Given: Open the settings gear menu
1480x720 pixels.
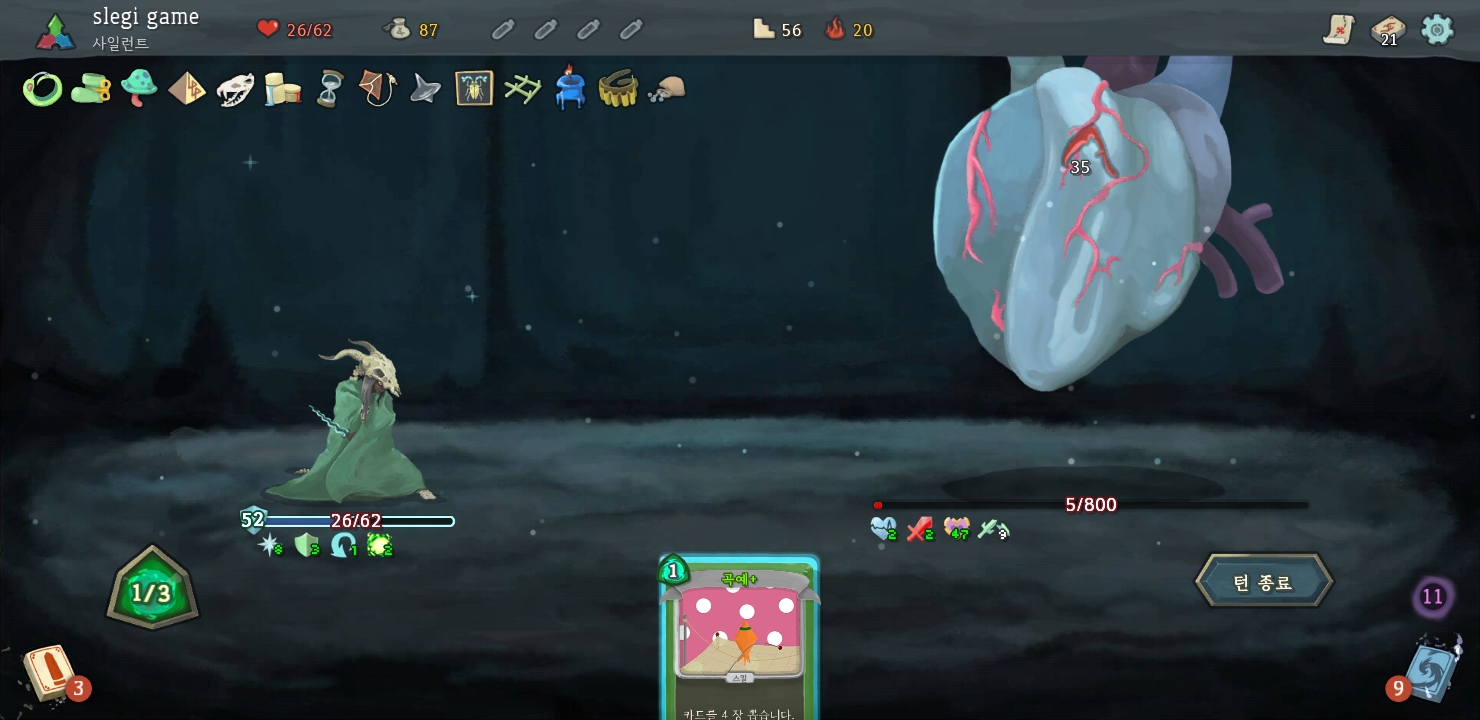Looking at the screenshot, I should (x=1437, y=29).
